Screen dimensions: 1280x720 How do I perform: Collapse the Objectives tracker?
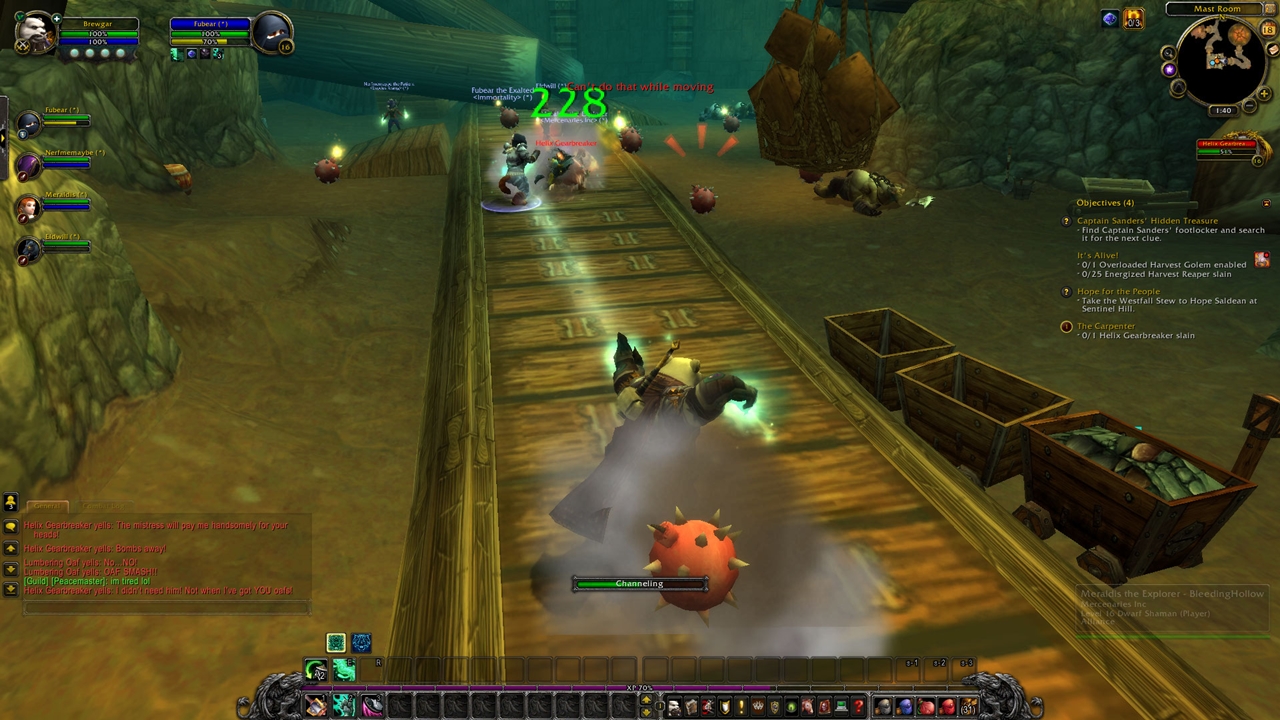pyautogui.click(x=1266, y=203)
